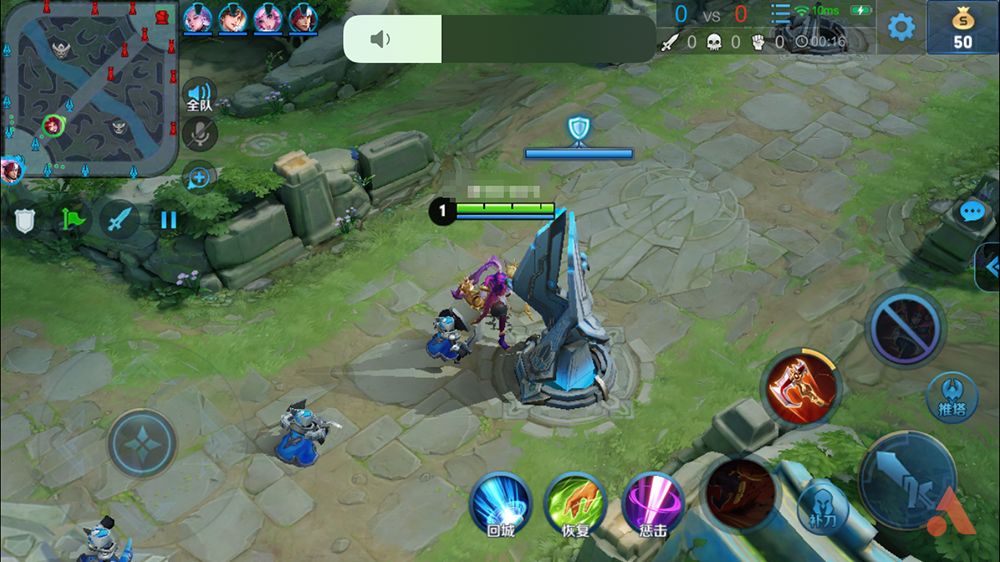Cast the 惩击 smite spell

tap(653, 503)
